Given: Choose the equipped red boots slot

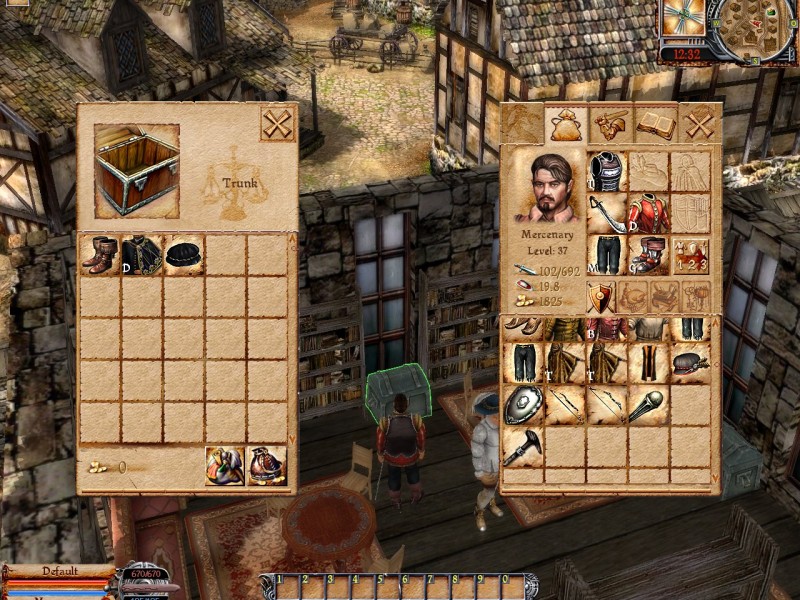Looking at the screenshot, I should (x=648, y=255).
